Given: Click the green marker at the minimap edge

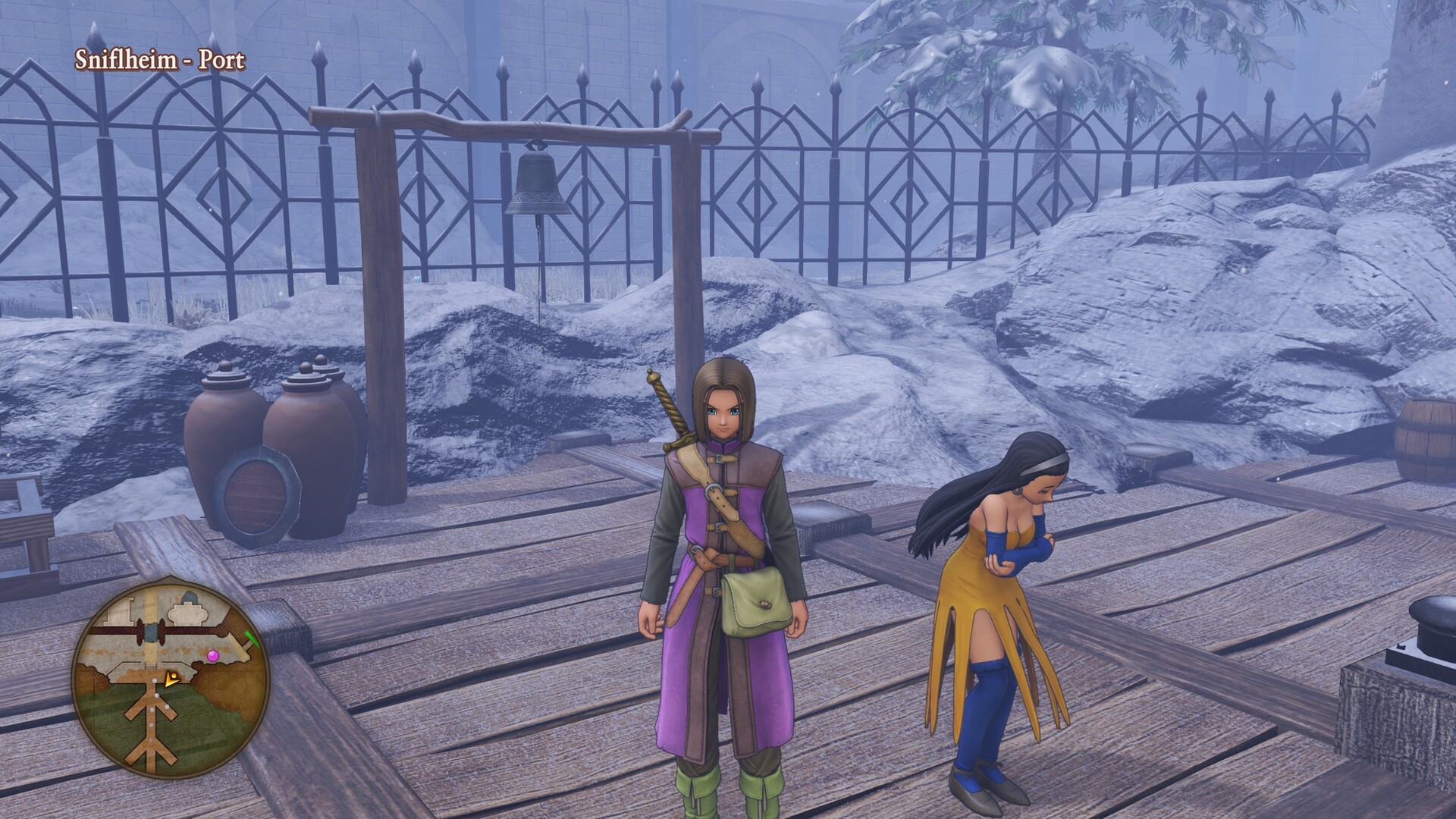Looking at the screenshot, I should pyautogui.click(x=253, y=639).
